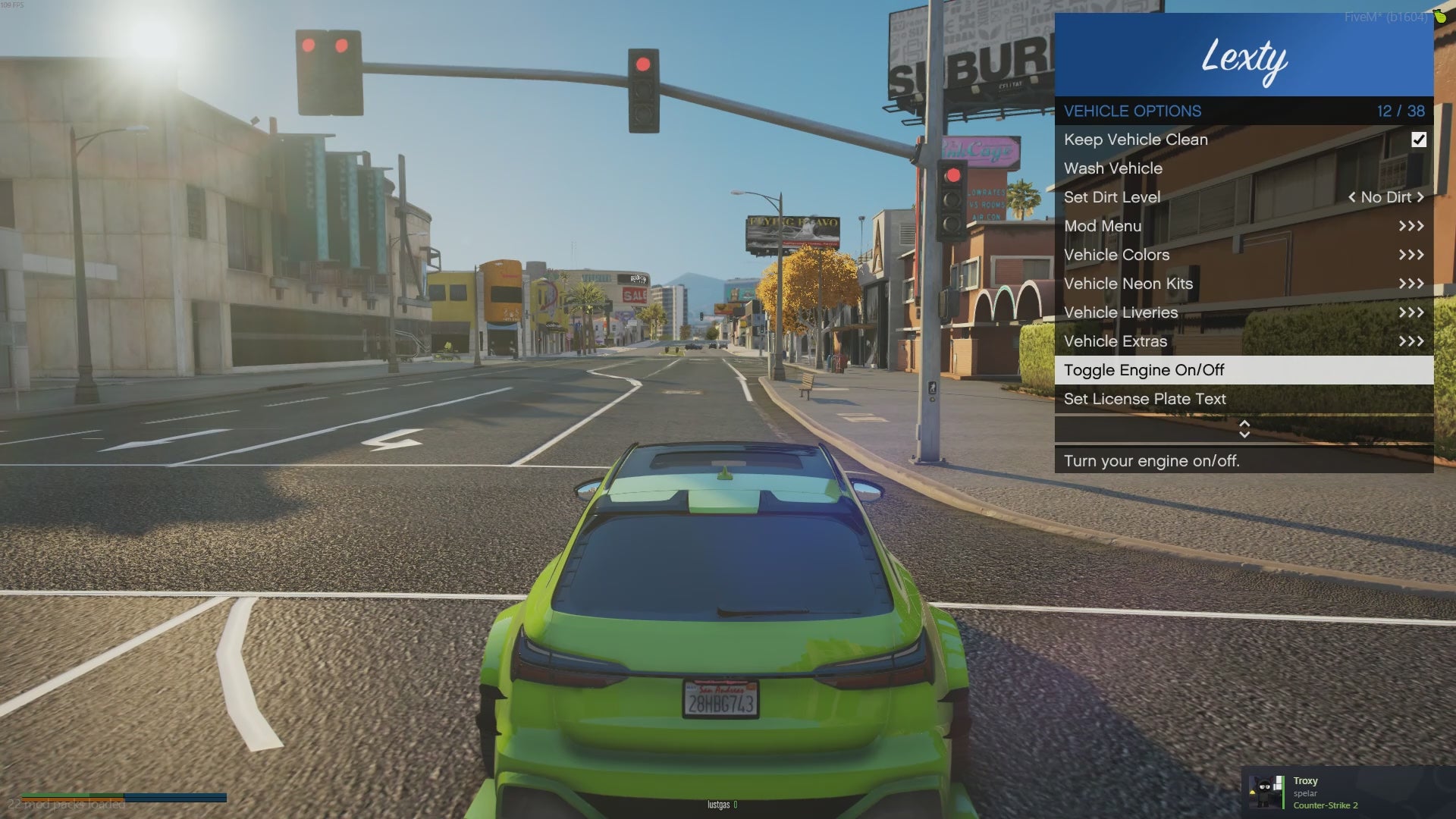Open Vehicle Liveries submenu
The width and height of the screenshot is (1456, 819).
point(1244,312)
